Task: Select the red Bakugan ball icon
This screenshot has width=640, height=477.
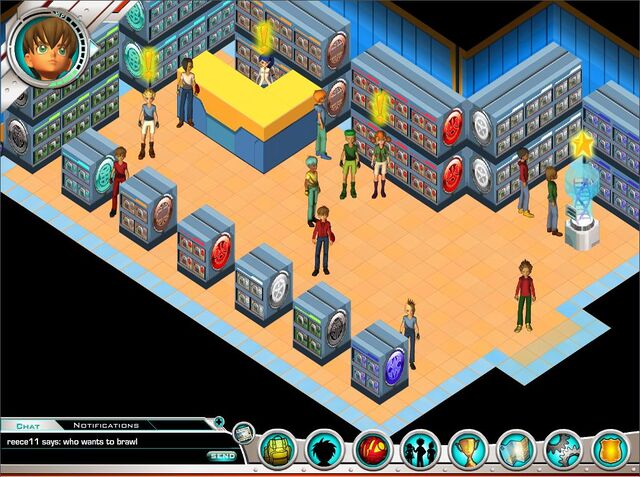Action: click(373, 449)
